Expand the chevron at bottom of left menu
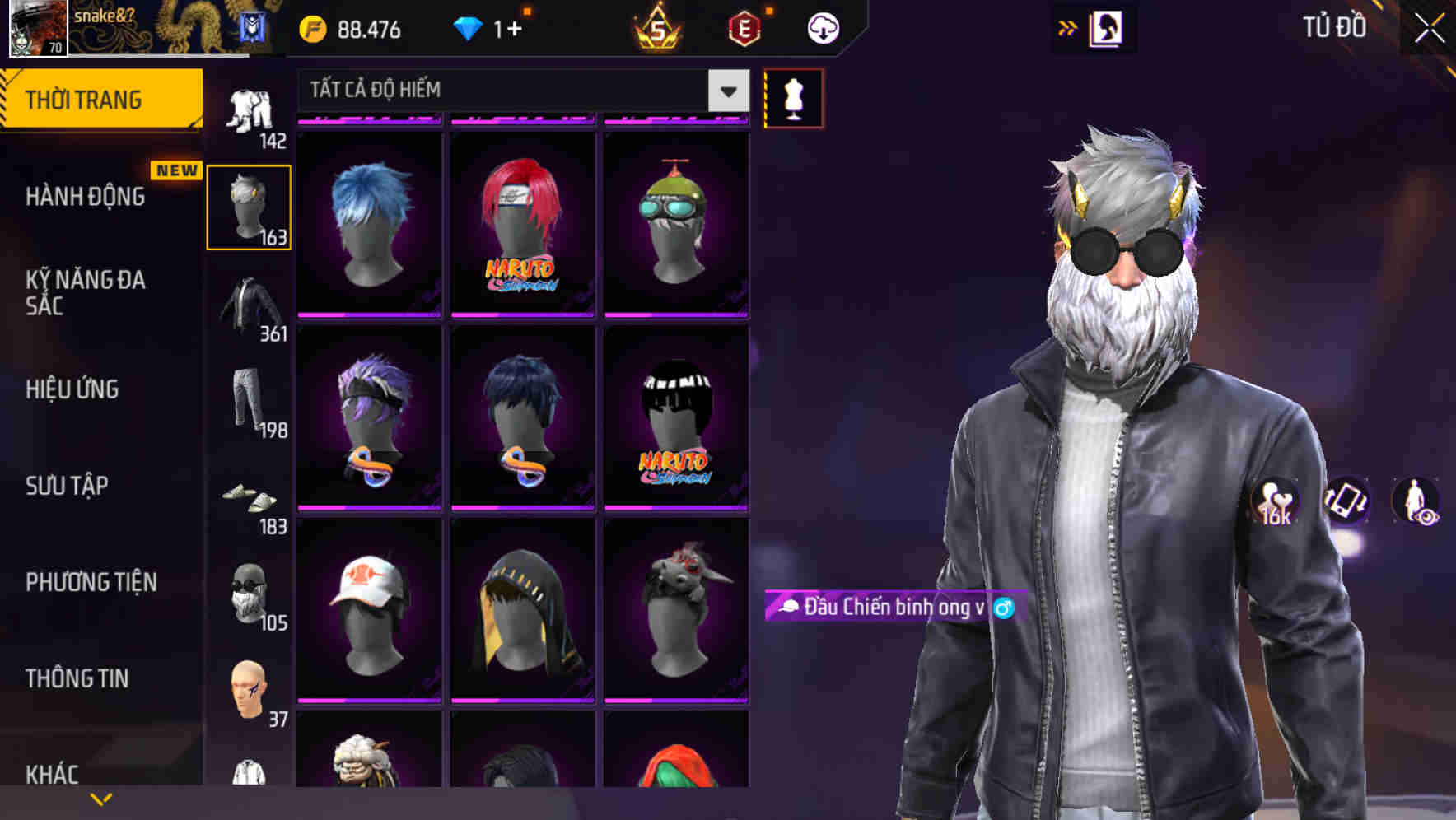 pos(100,797)
